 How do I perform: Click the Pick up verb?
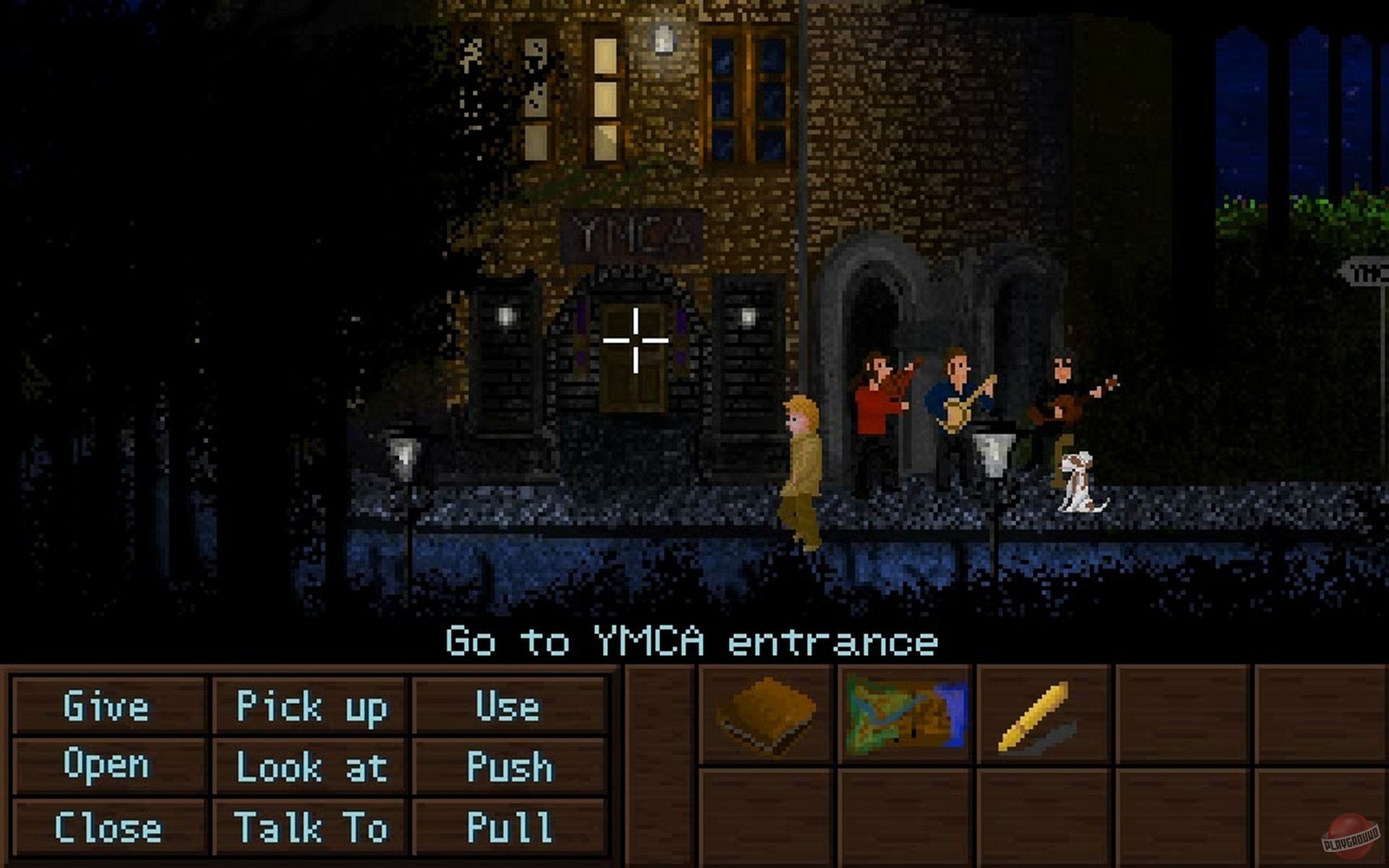(310, 708)
